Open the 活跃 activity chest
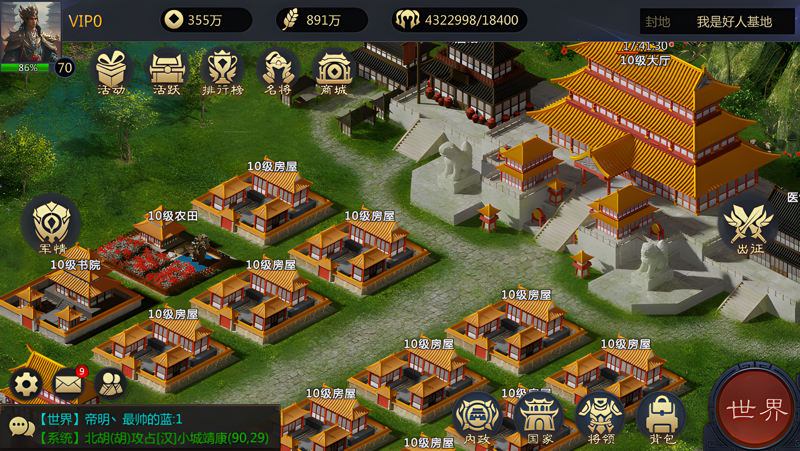Screen dimensions: 800x451 (x=167, y=70)
